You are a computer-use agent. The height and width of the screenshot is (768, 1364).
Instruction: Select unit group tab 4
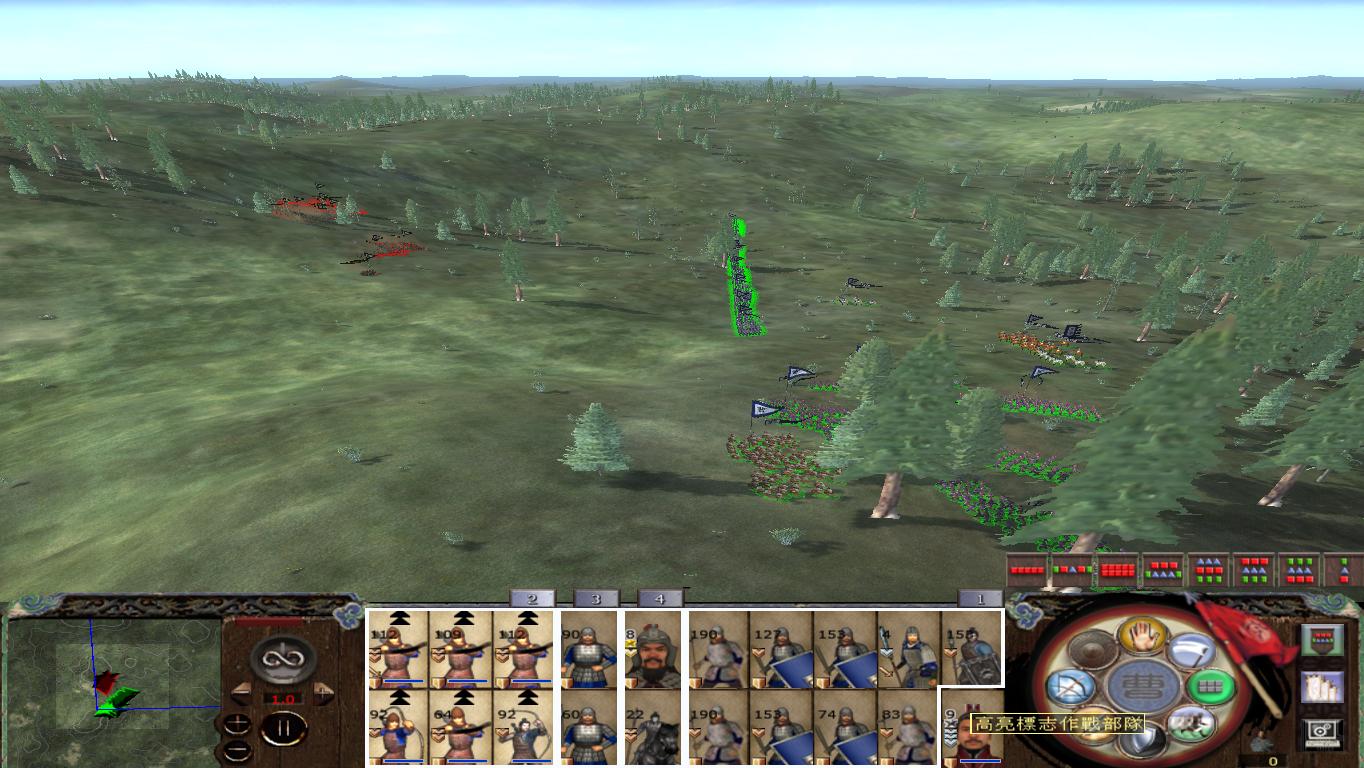point(659,598)
